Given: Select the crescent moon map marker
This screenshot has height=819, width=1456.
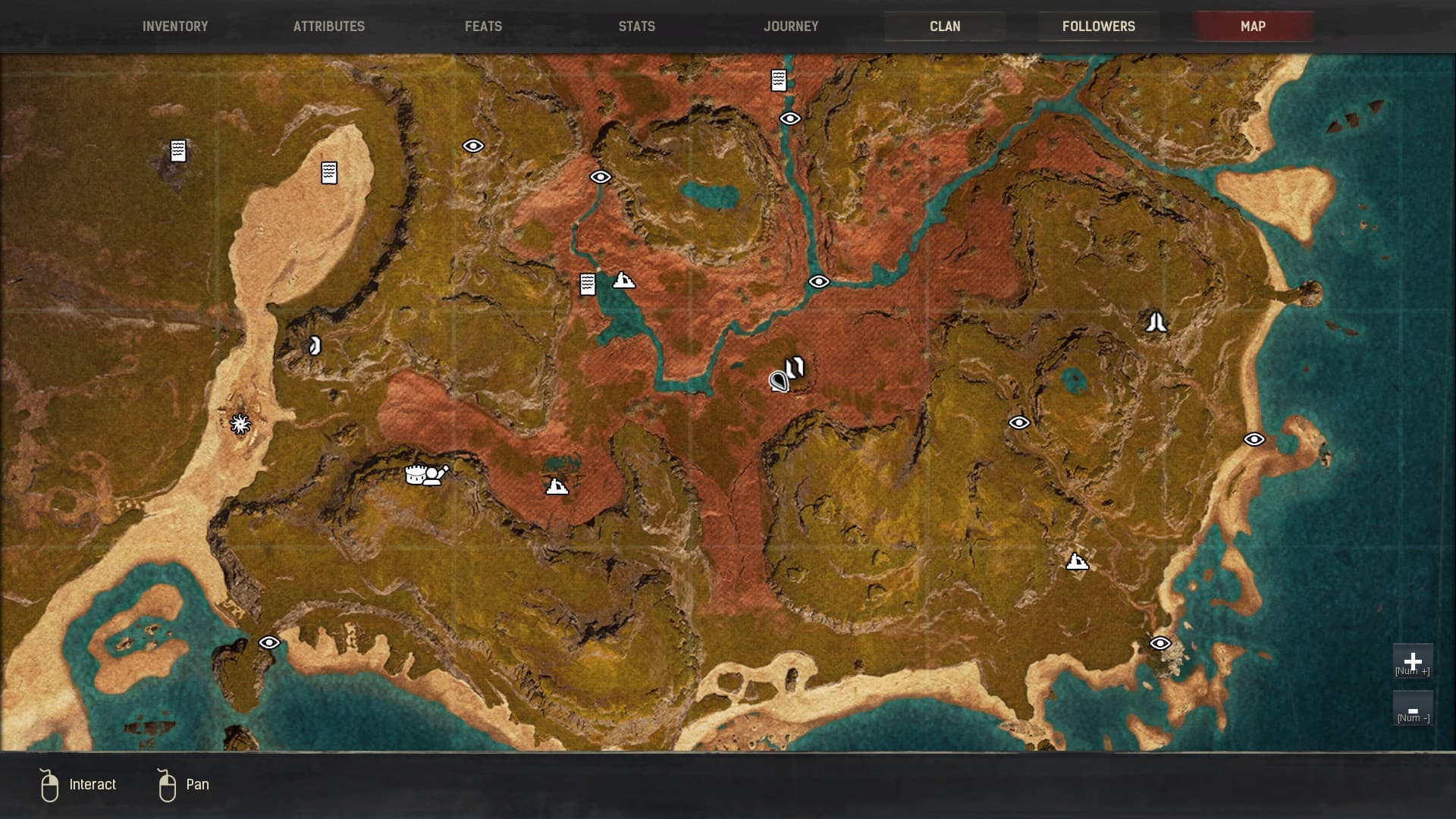Looking at the screenshot, I should pyautogui.click(x=314, y=347).
